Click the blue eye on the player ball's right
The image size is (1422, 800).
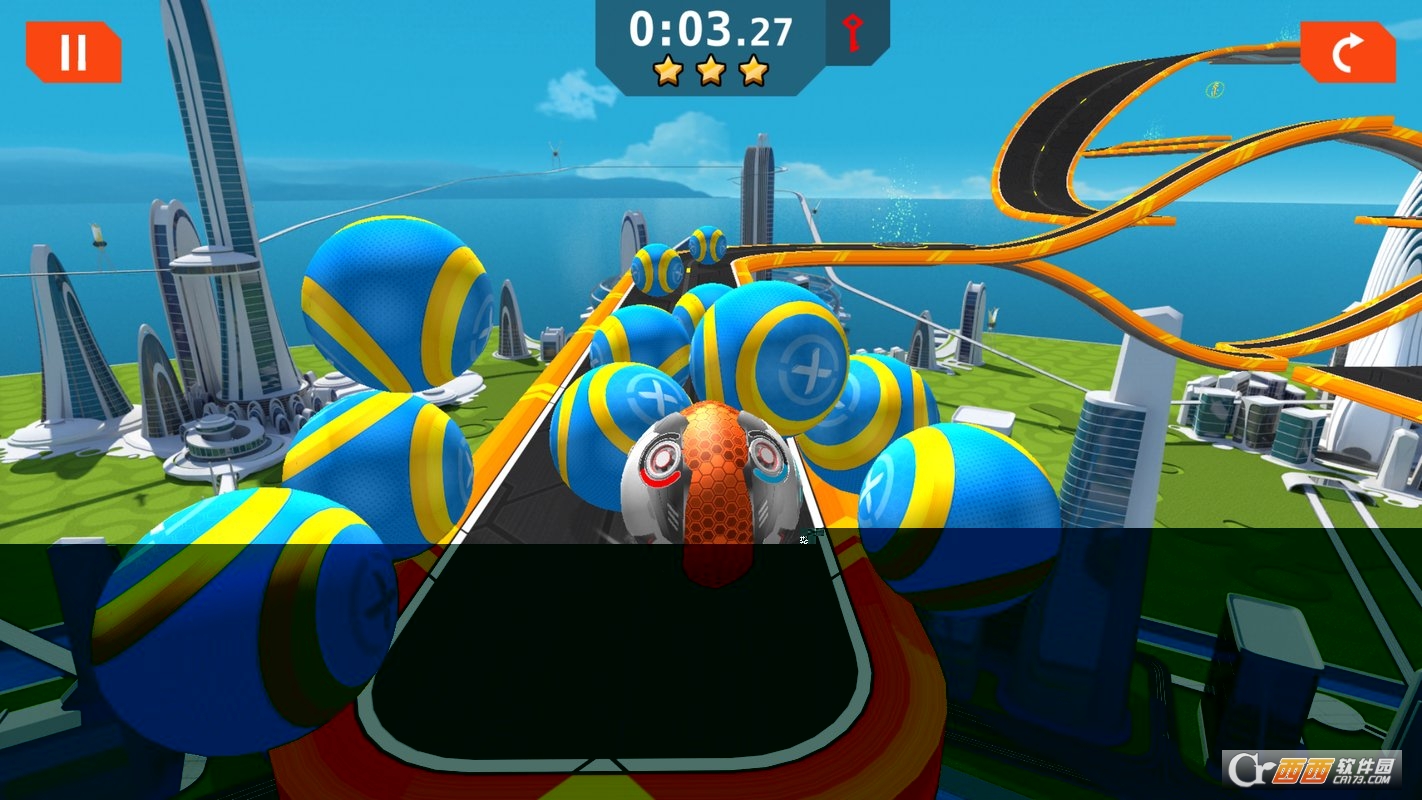point(765,455)
